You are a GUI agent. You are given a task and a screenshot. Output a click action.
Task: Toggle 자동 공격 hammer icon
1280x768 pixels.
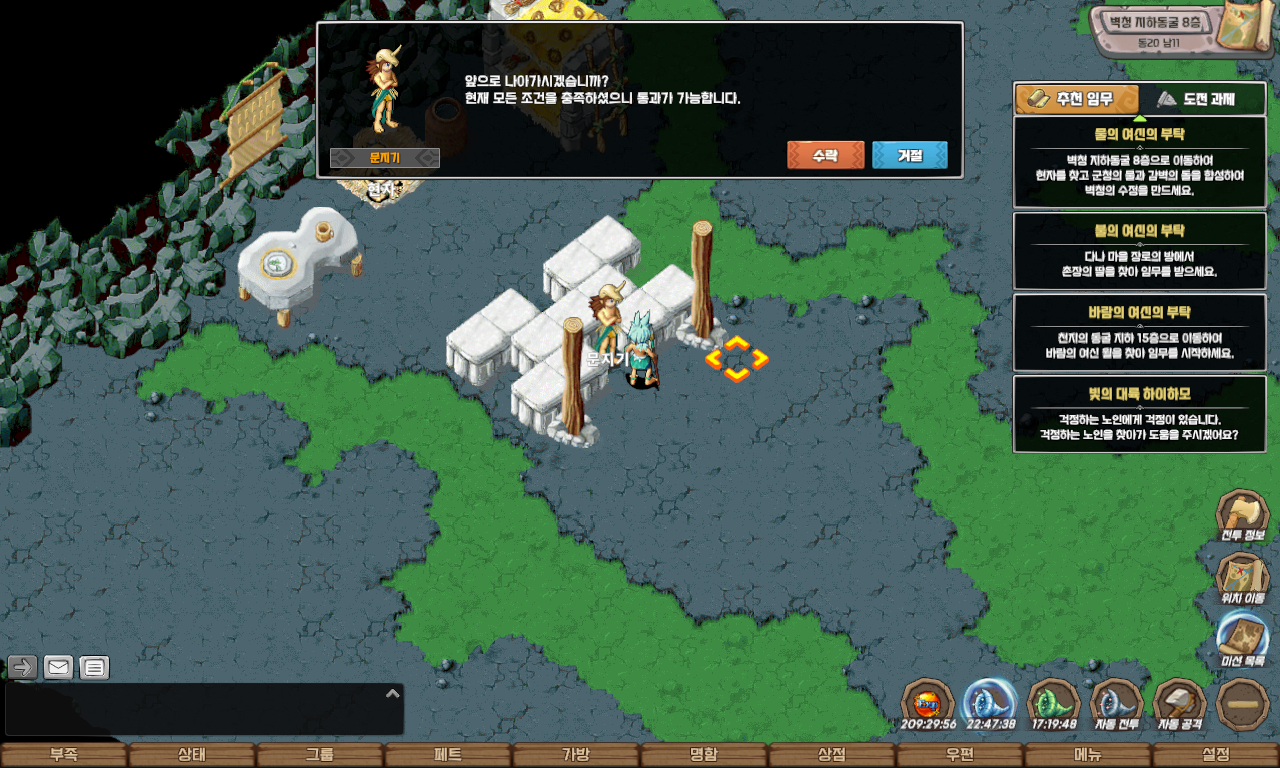[1180, 704]
